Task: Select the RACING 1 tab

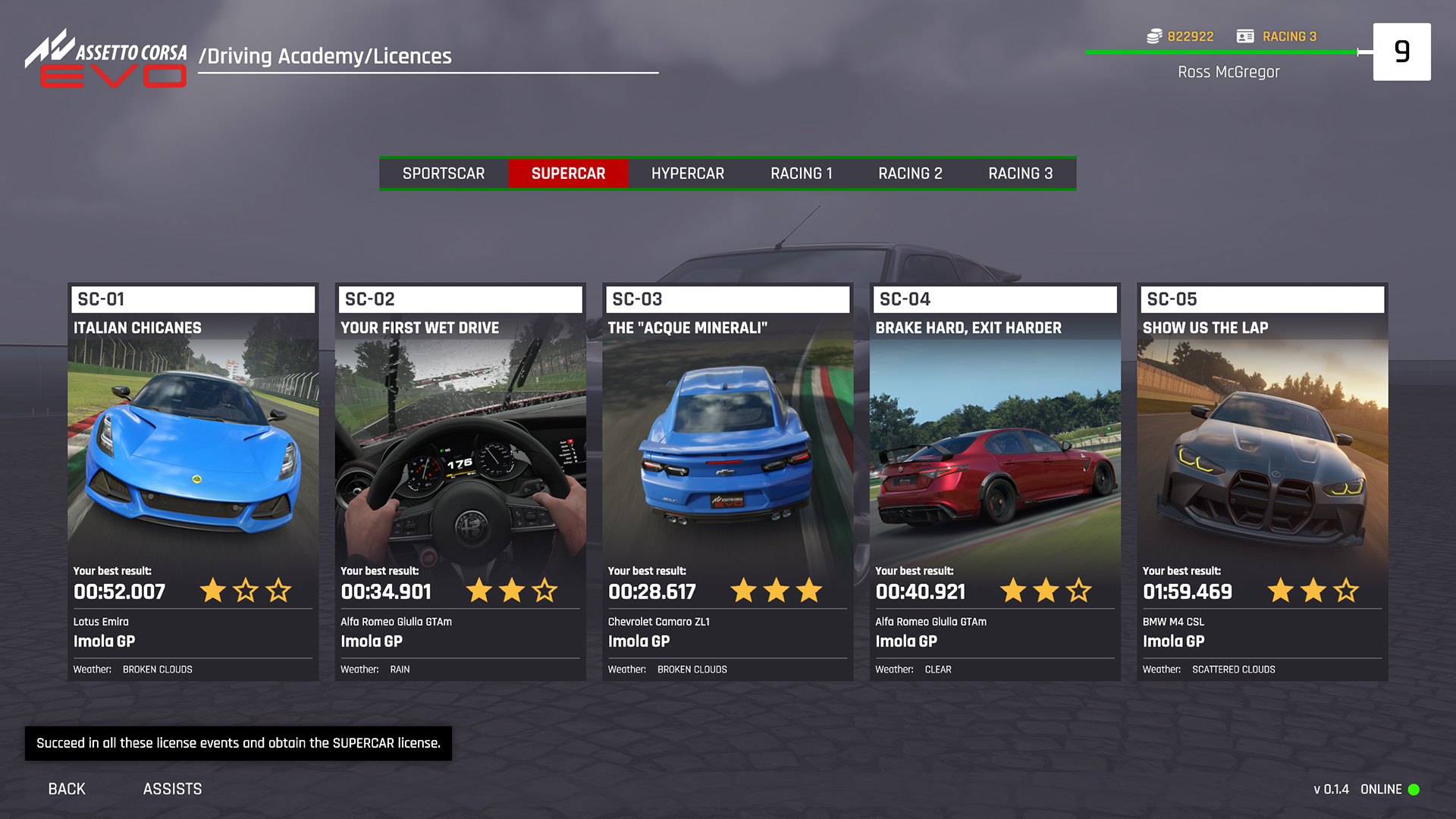Action: [802, 173]
